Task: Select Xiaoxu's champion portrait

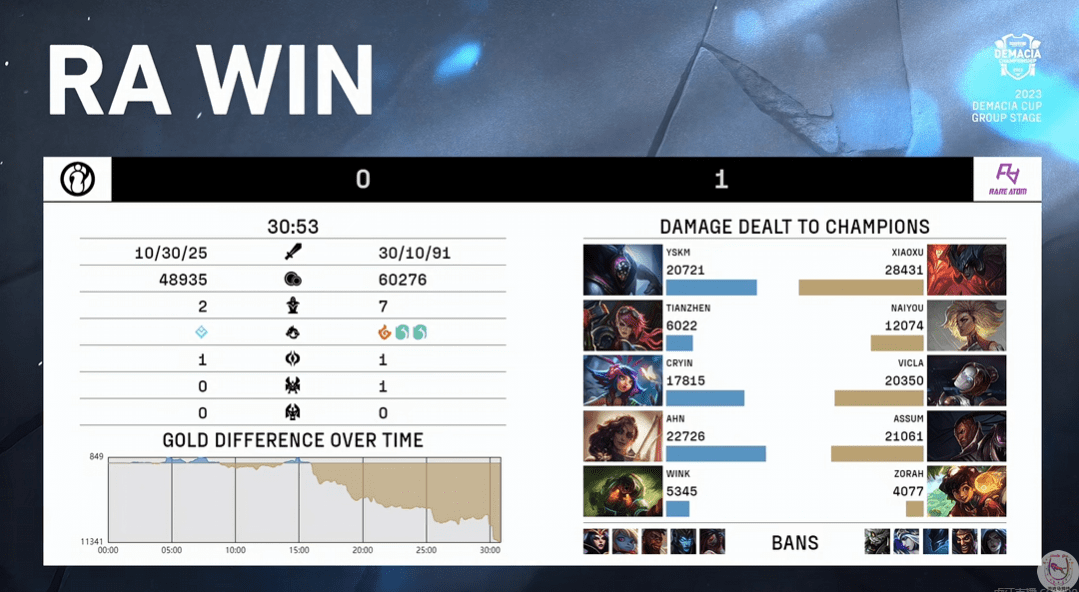Action: (x=966, y=270)
